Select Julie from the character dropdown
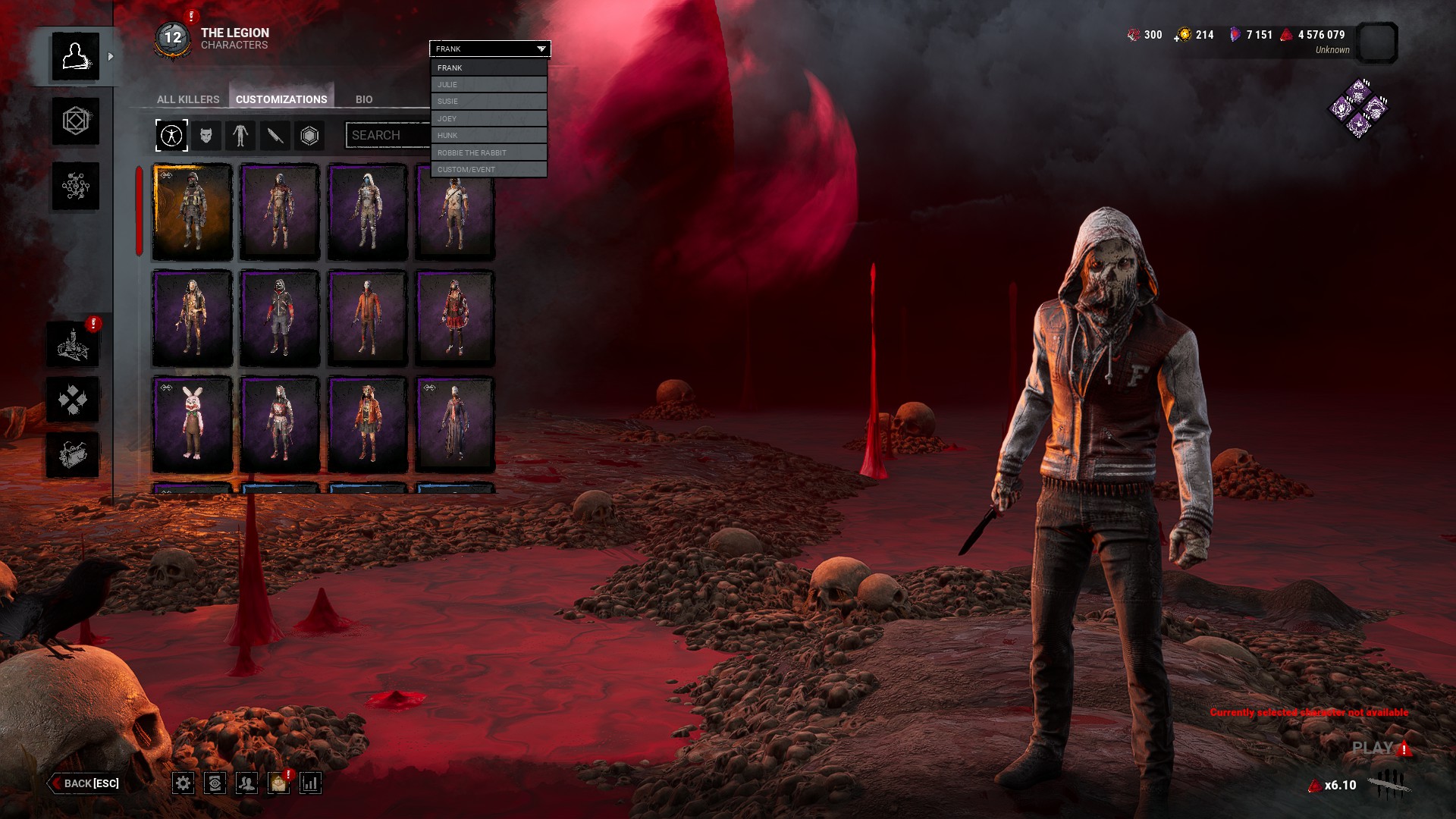 489,84
